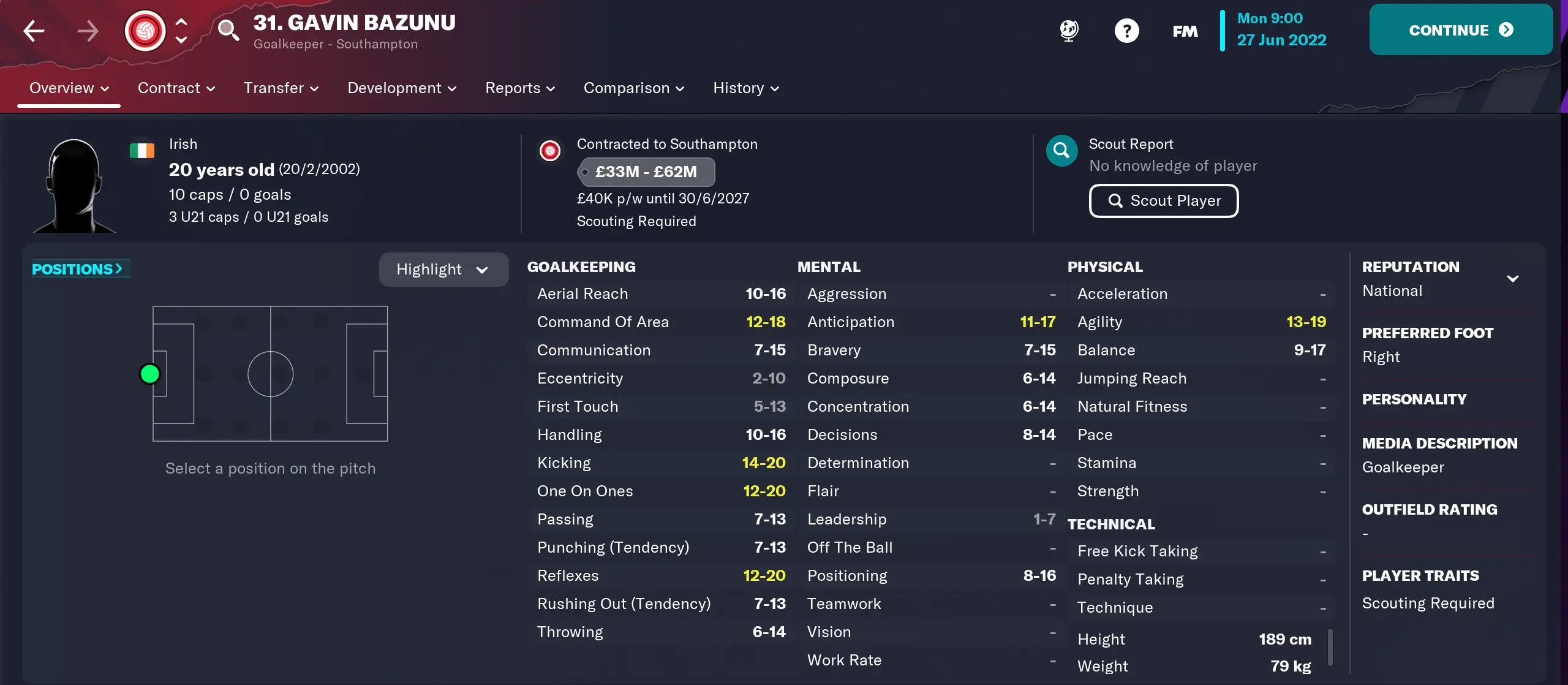Click the Scout Player button
The width and height of the screenshot is (1568, 685).
tap(1163, 200)
